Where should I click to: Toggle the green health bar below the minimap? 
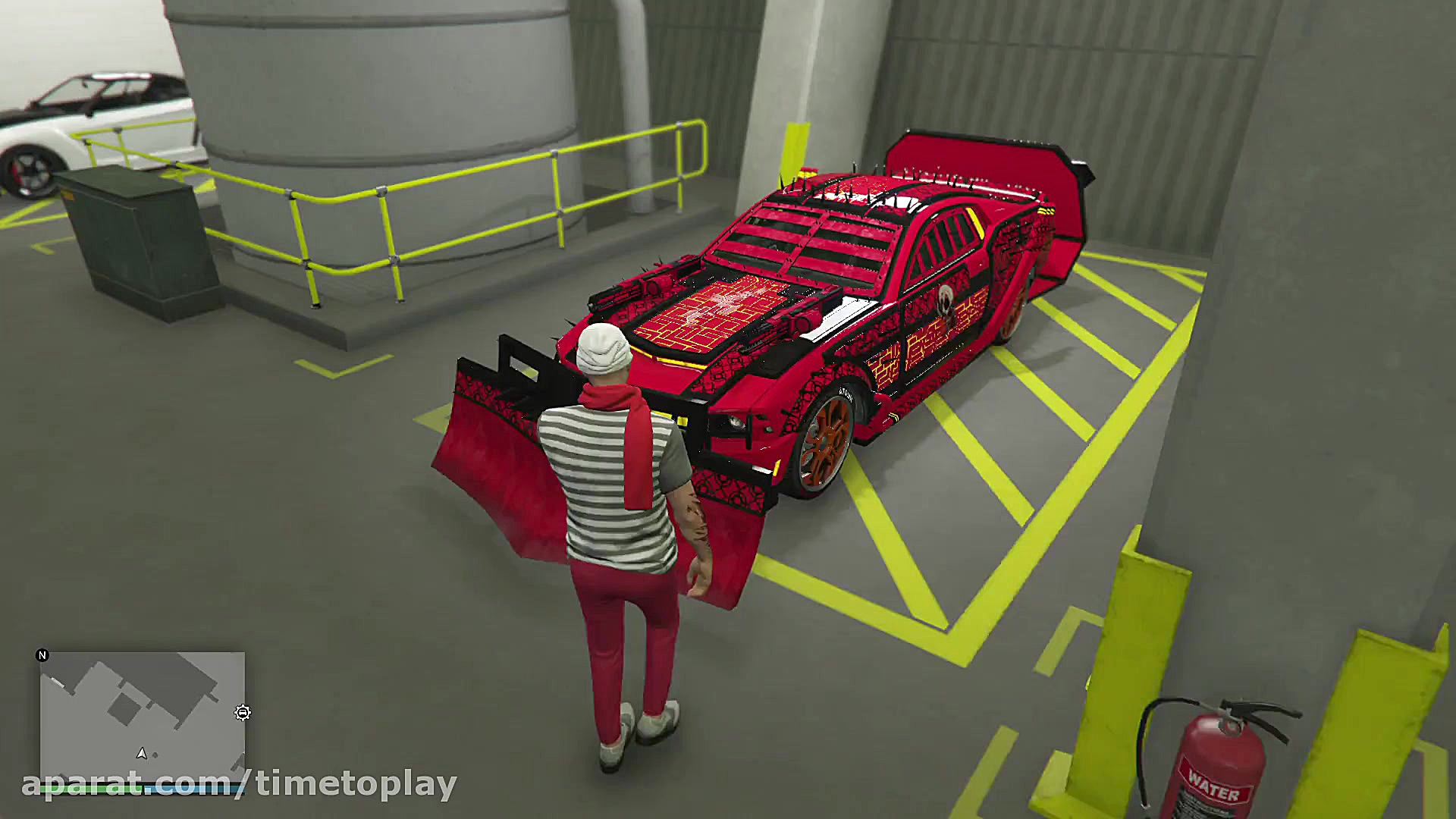(92, 788)
